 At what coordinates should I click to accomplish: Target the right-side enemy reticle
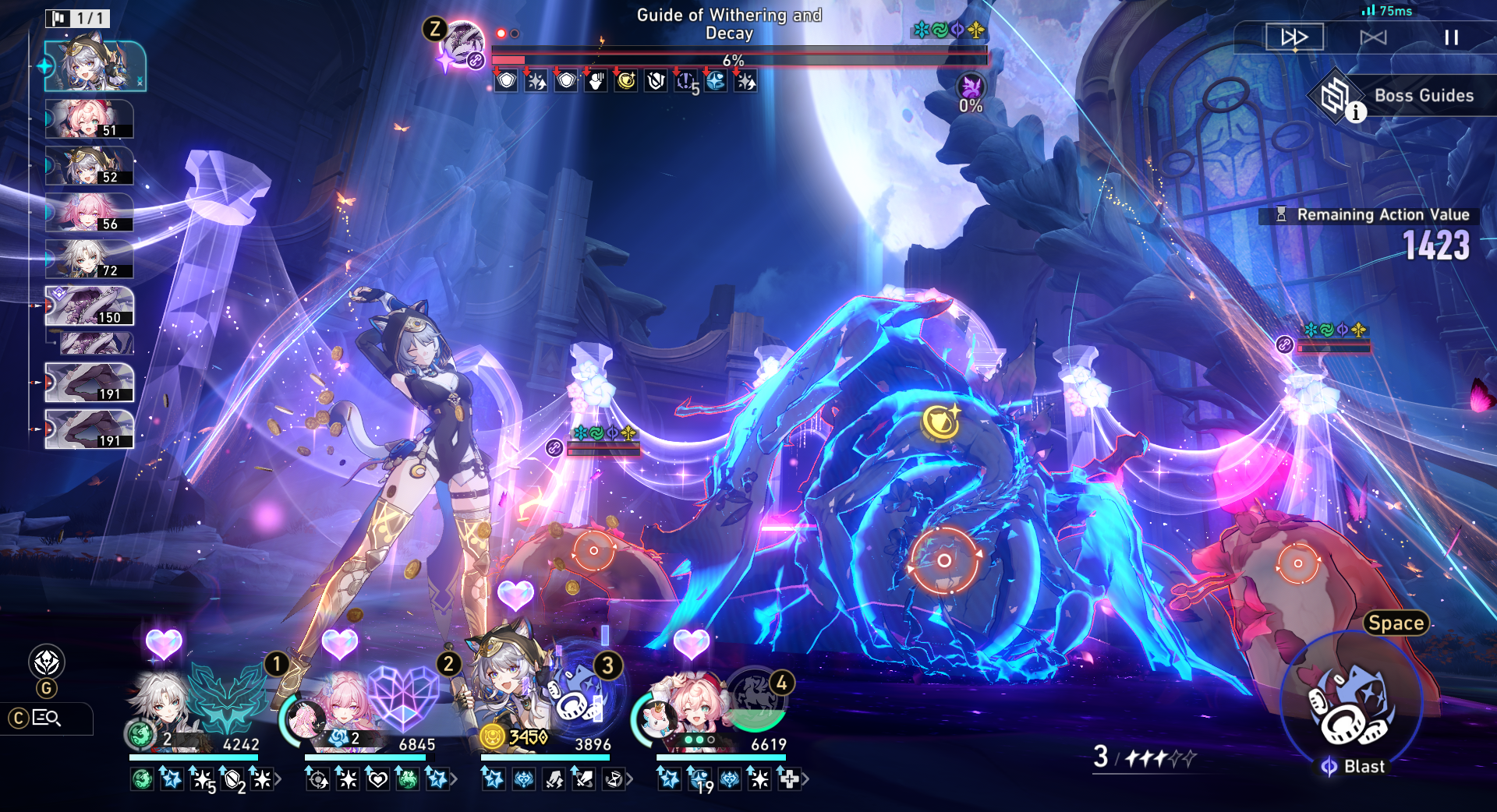click(1297, 563)
